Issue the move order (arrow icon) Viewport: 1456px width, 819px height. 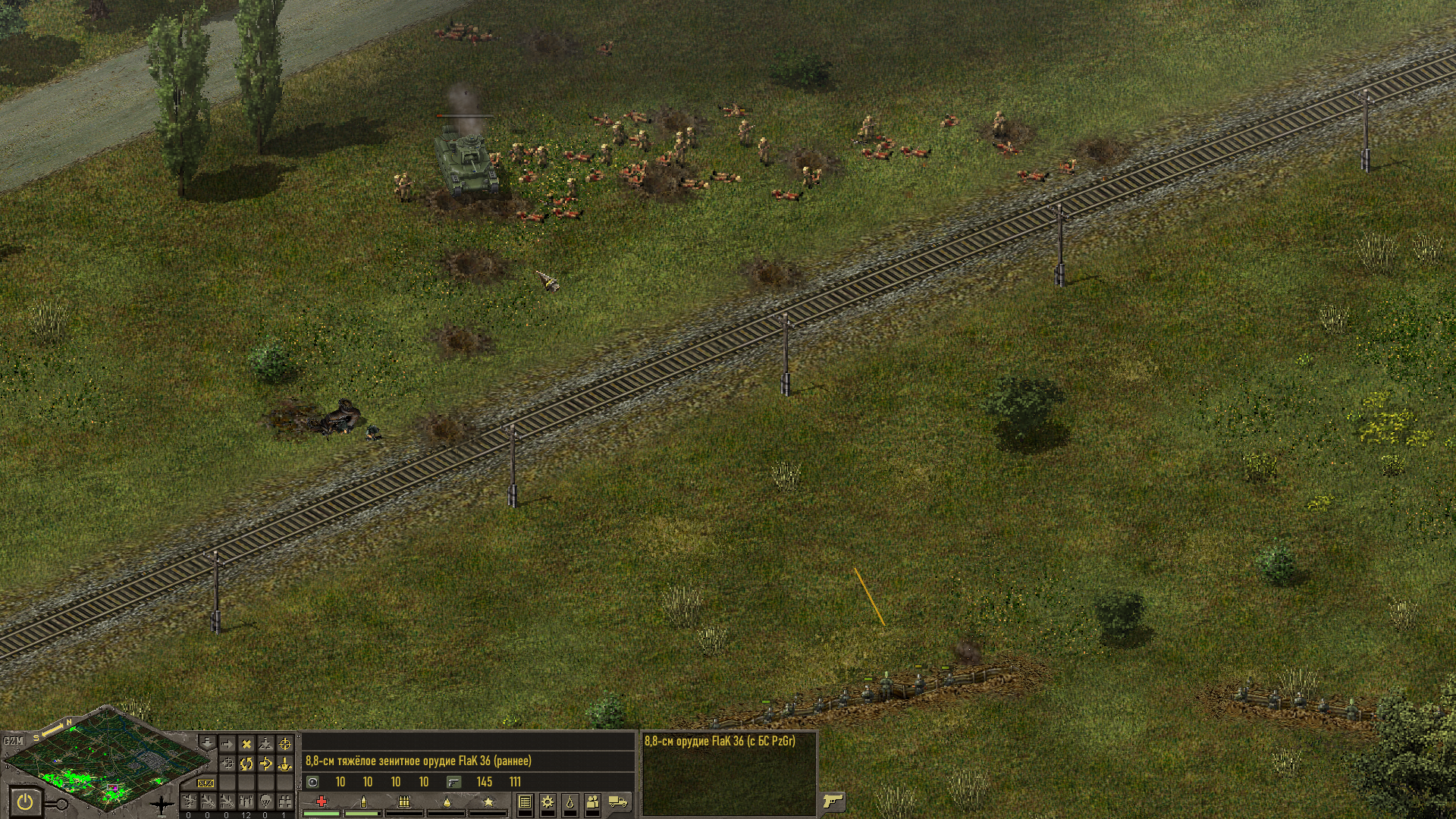226,744
